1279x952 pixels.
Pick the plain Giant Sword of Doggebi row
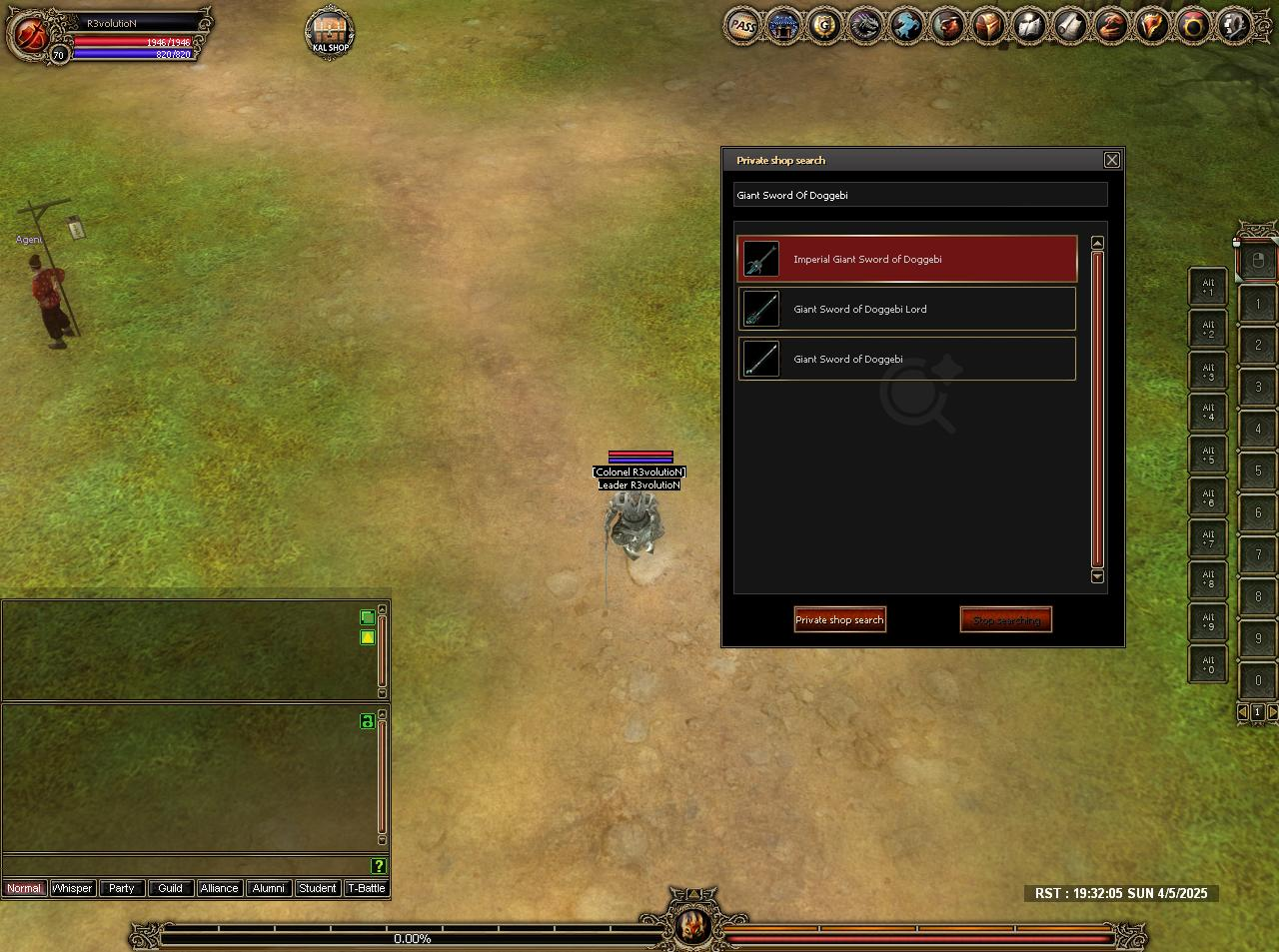(907, 359)
